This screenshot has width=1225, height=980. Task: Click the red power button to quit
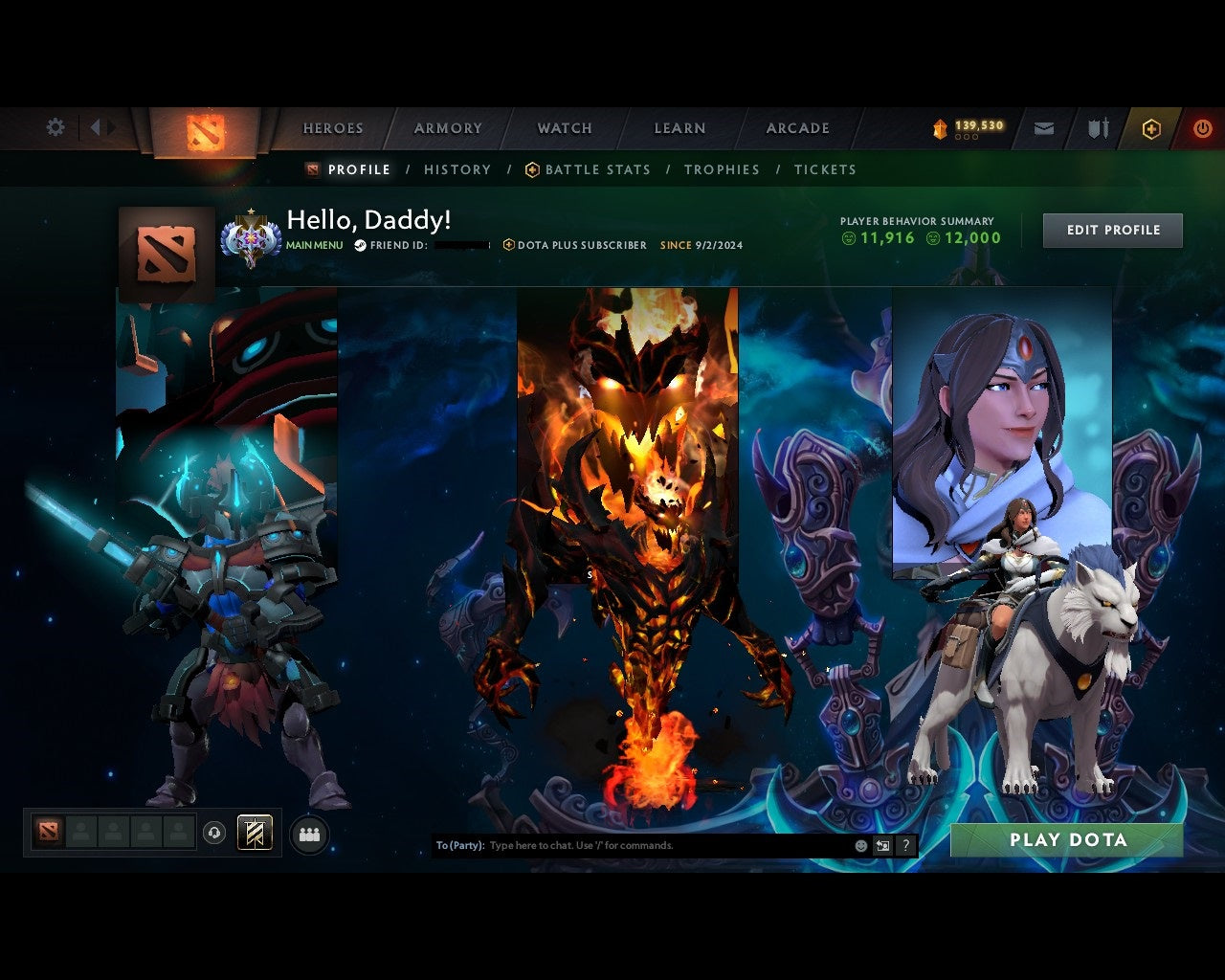(x=1202, y=127)
